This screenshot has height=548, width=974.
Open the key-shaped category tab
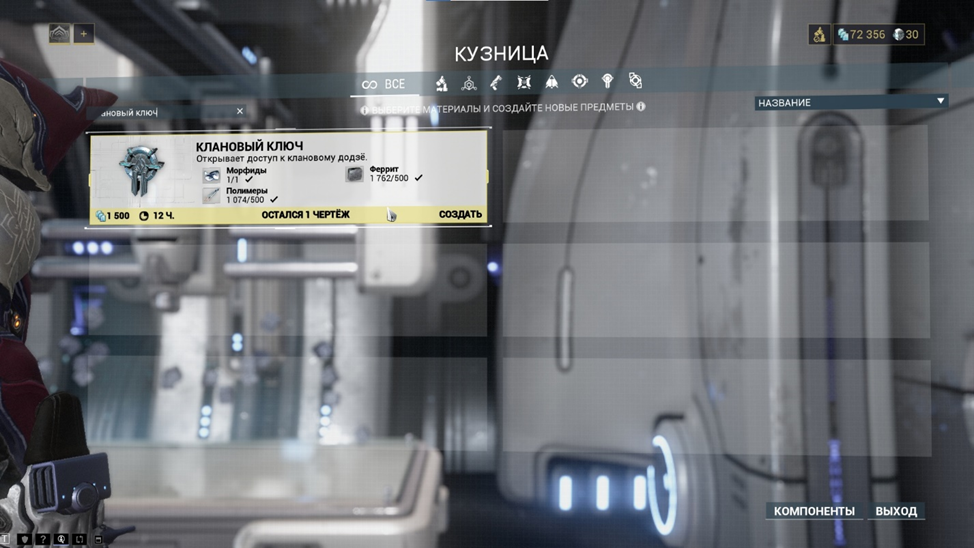point(607,82)
